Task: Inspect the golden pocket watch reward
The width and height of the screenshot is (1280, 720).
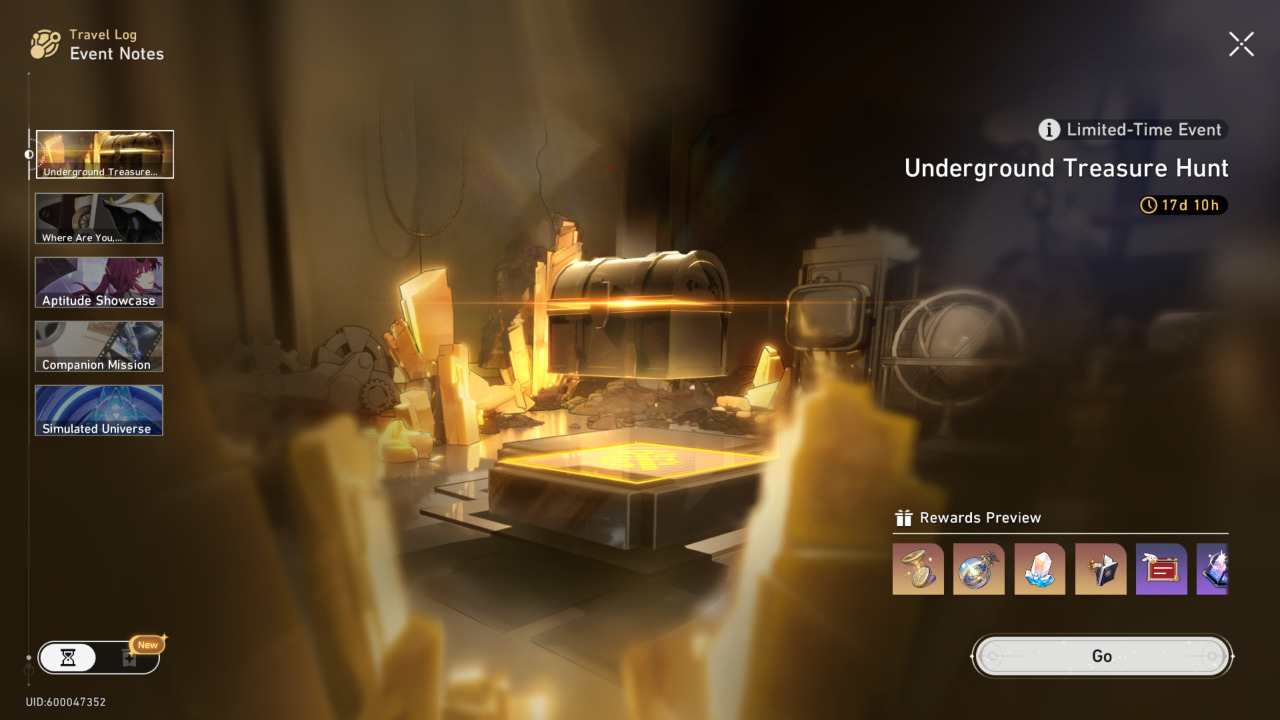Action: [918, 569]
